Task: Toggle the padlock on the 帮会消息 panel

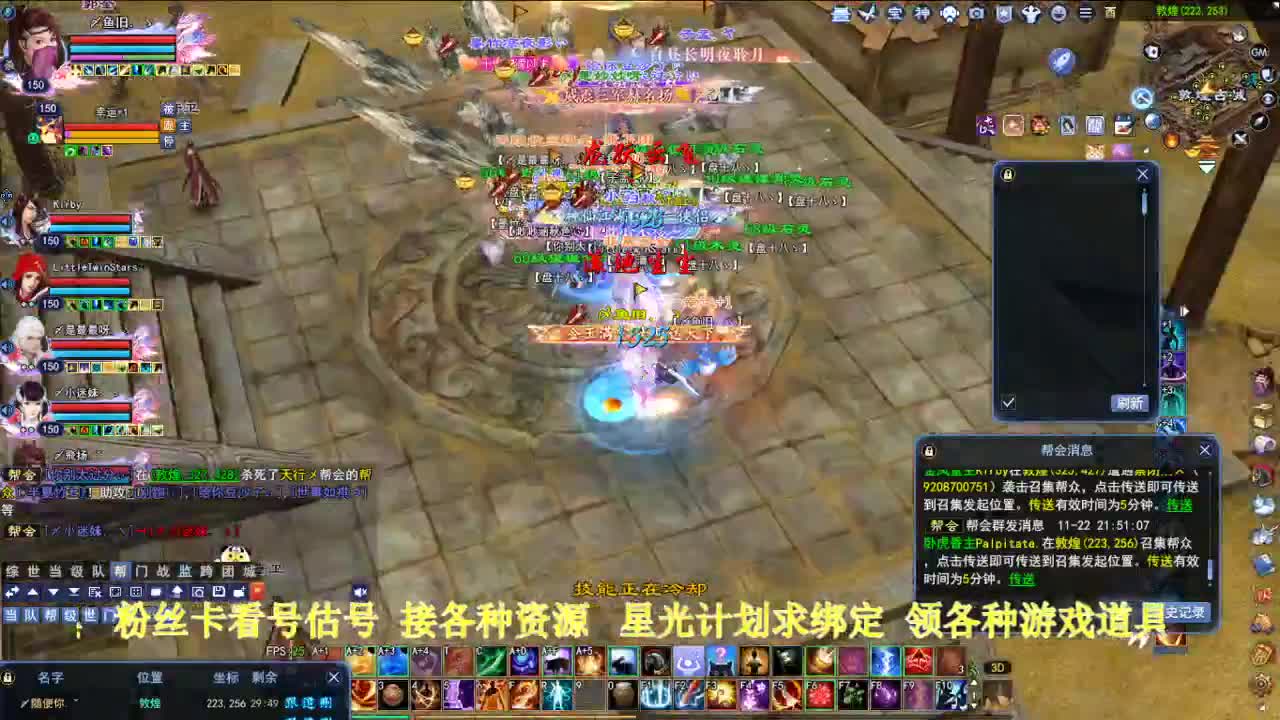Action: [931, 450]
